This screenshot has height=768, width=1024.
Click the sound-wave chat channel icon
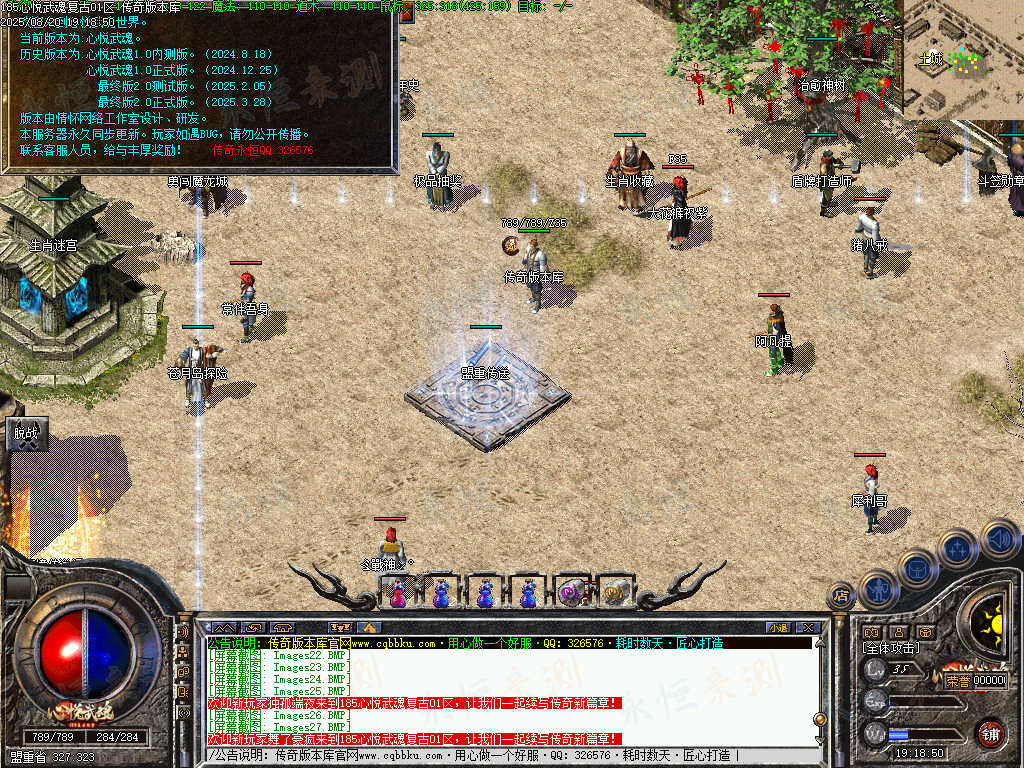pos(184,632)
